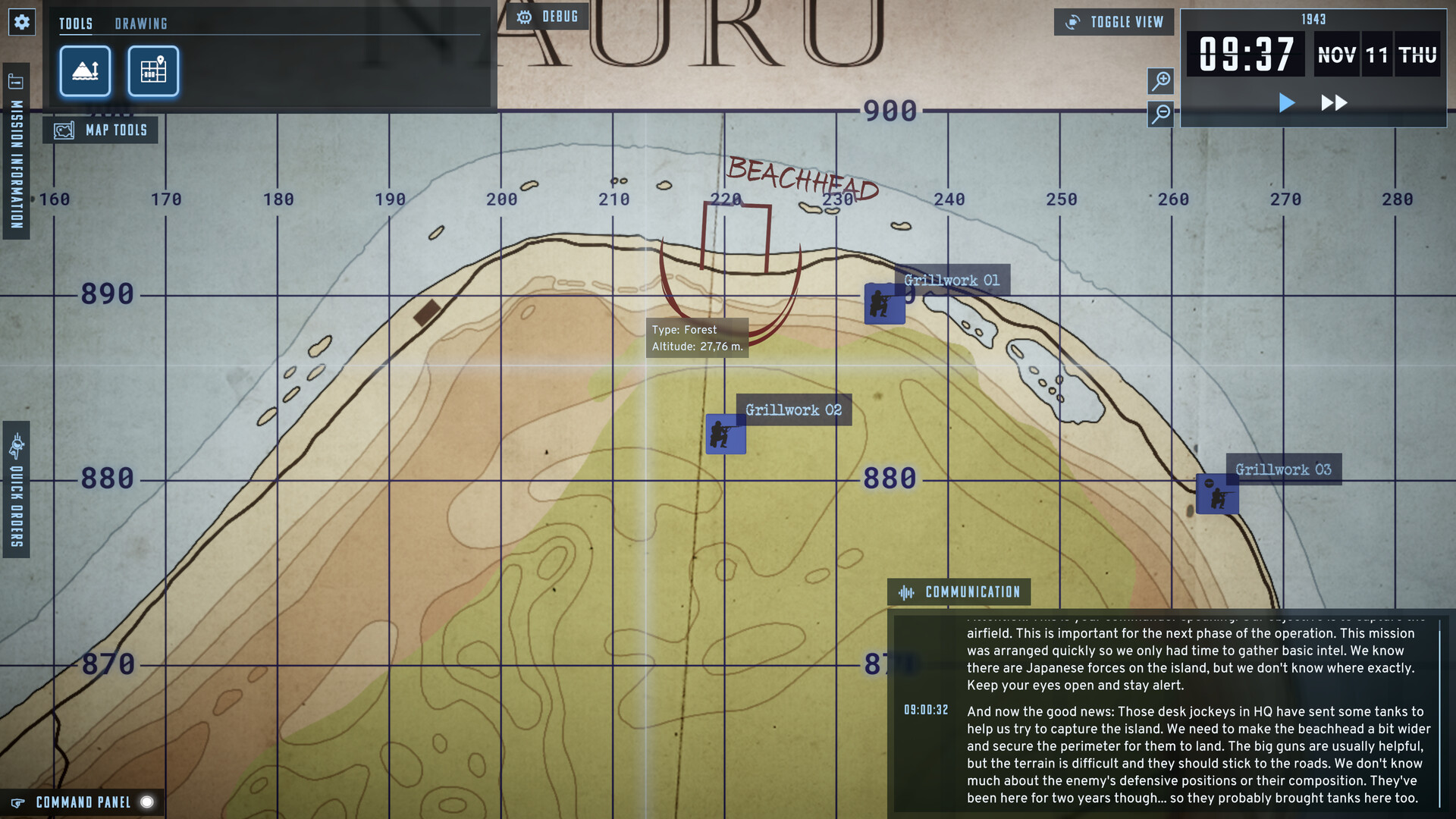Open the Debug panel bug icon
1456x819 pixels.
point(524,16)
